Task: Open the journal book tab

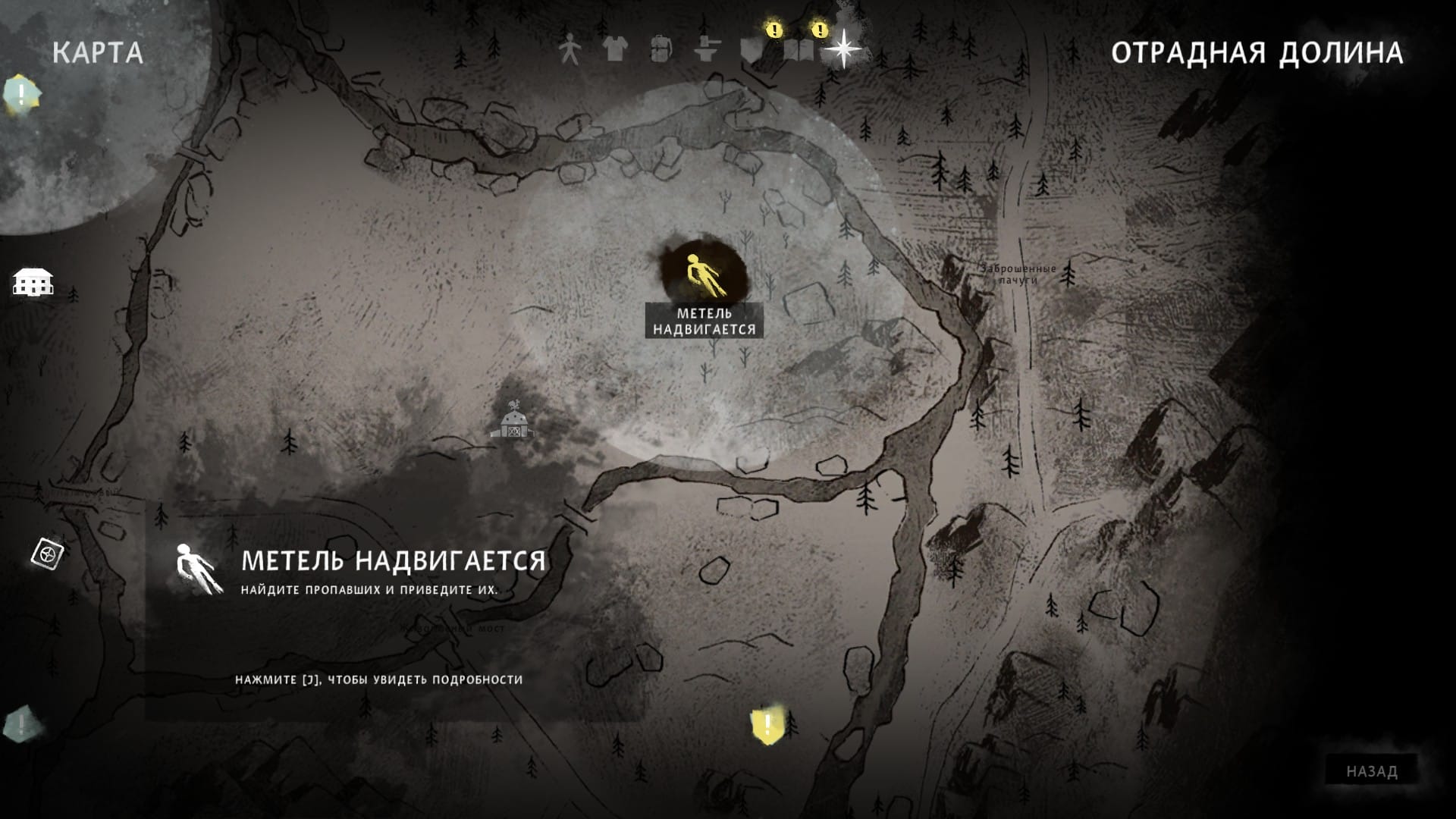Action: [799, 50]
